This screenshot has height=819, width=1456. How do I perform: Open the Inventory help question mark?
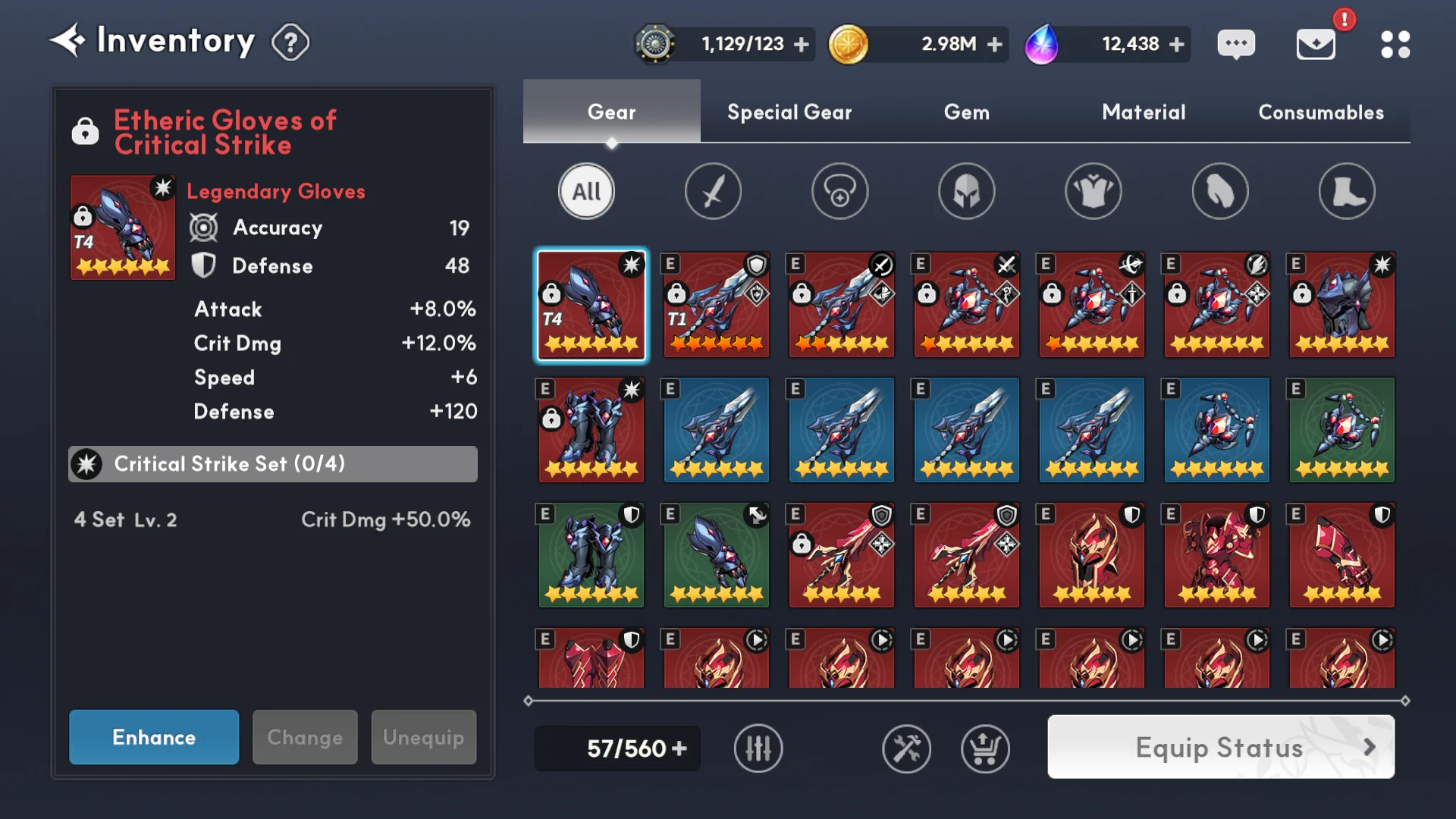click(x=290, y=42)
